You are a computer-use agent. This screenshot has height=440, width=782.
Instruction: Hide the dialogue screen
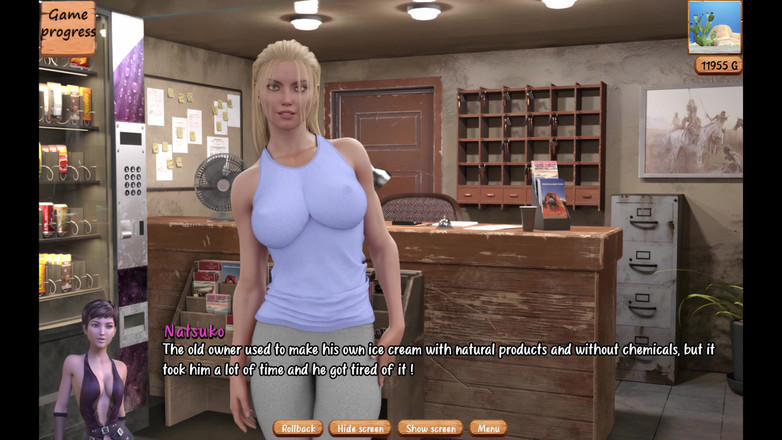coord(360,428)
